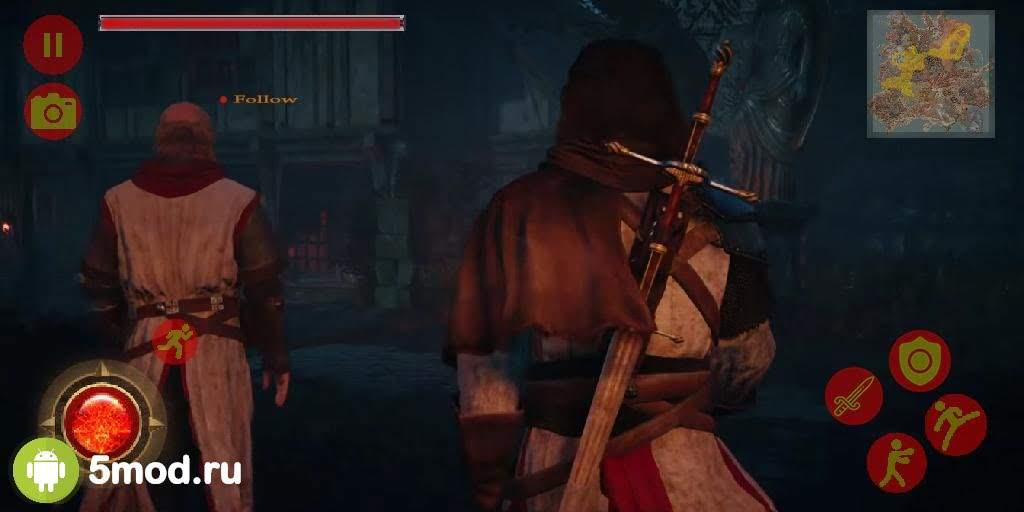Click the 5mod.ru watermark logo
Screen dimensions: 1024x512
click(128, 470)
